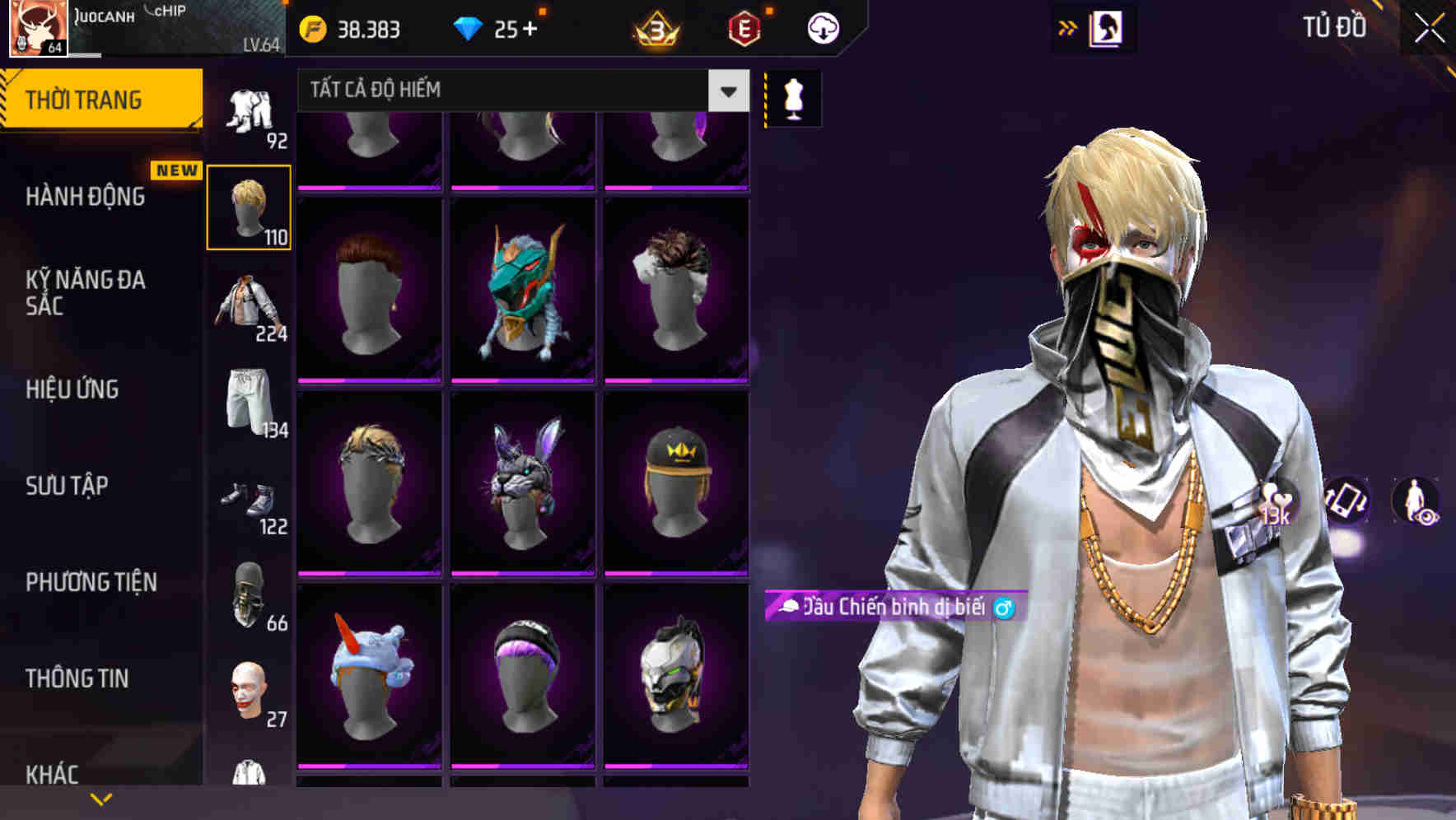Click the double-arrow collapse chevrons near top right
Viewport: 1456px width, 820px height.
click(x=1068, y=27)
